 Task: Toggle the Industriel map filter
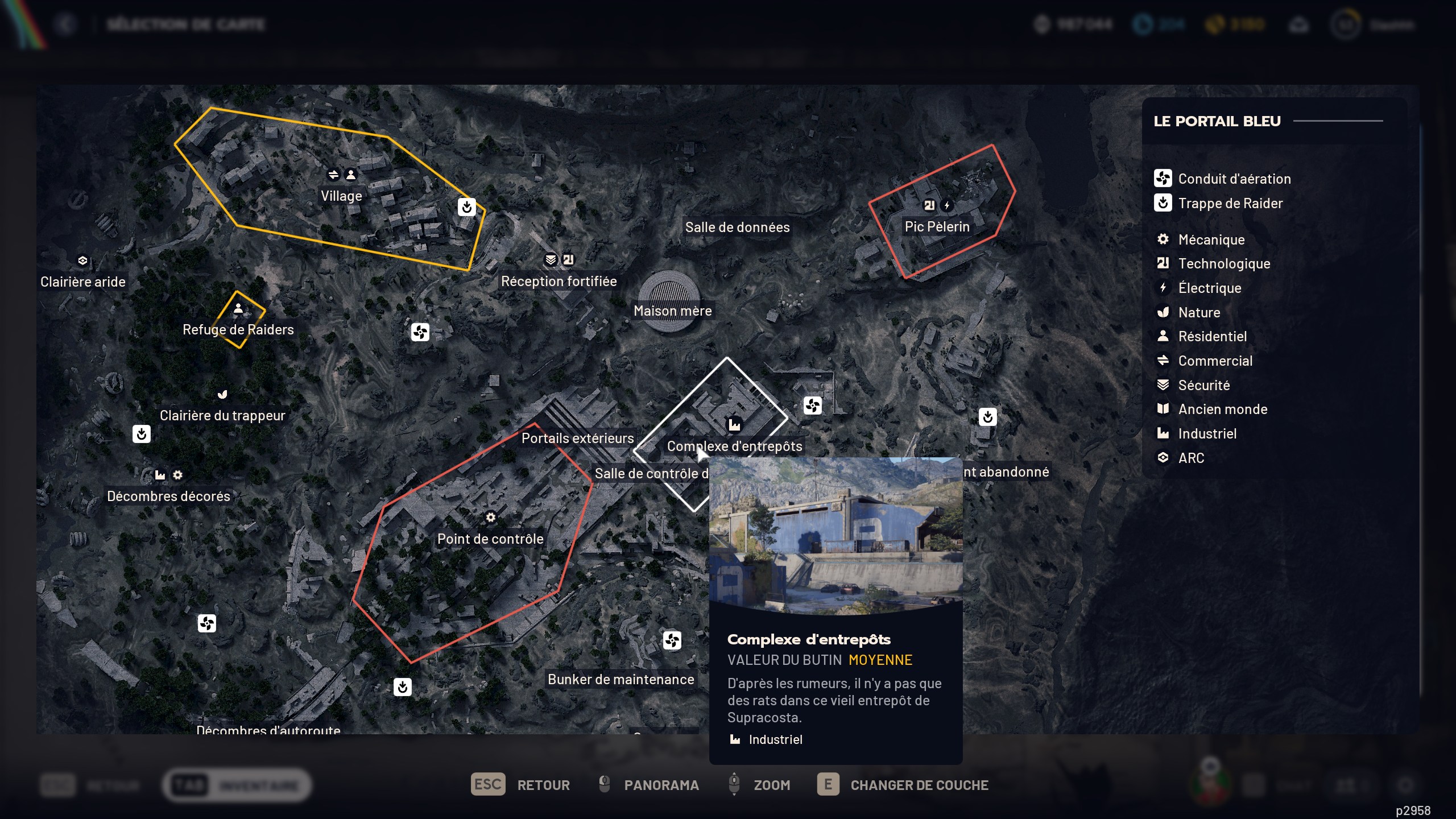pyautogui.click(x=1164, y=433)
